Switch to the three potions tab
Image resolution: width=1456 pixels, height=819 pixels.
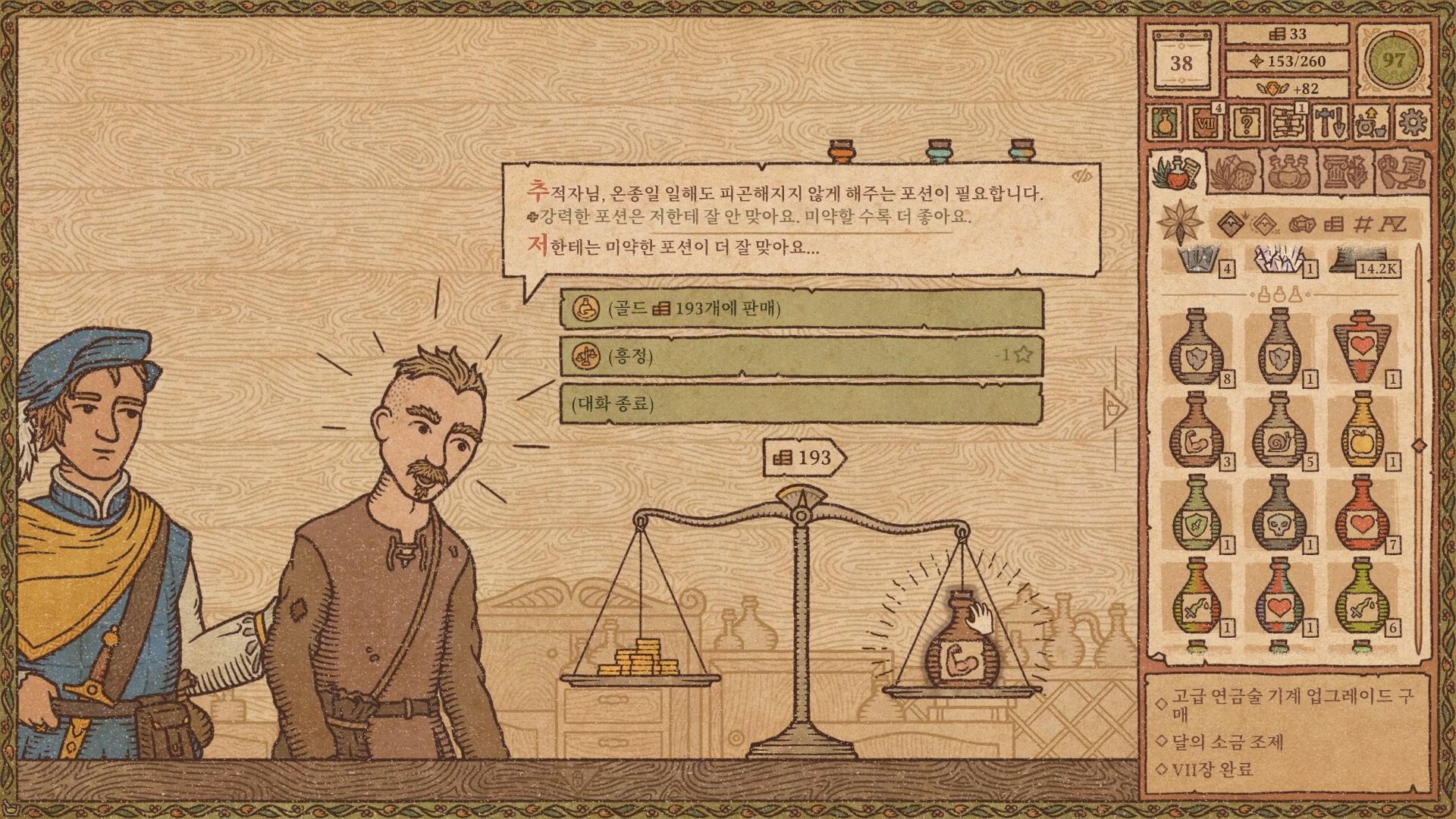pyautogui.click(x=1288, y=172)
